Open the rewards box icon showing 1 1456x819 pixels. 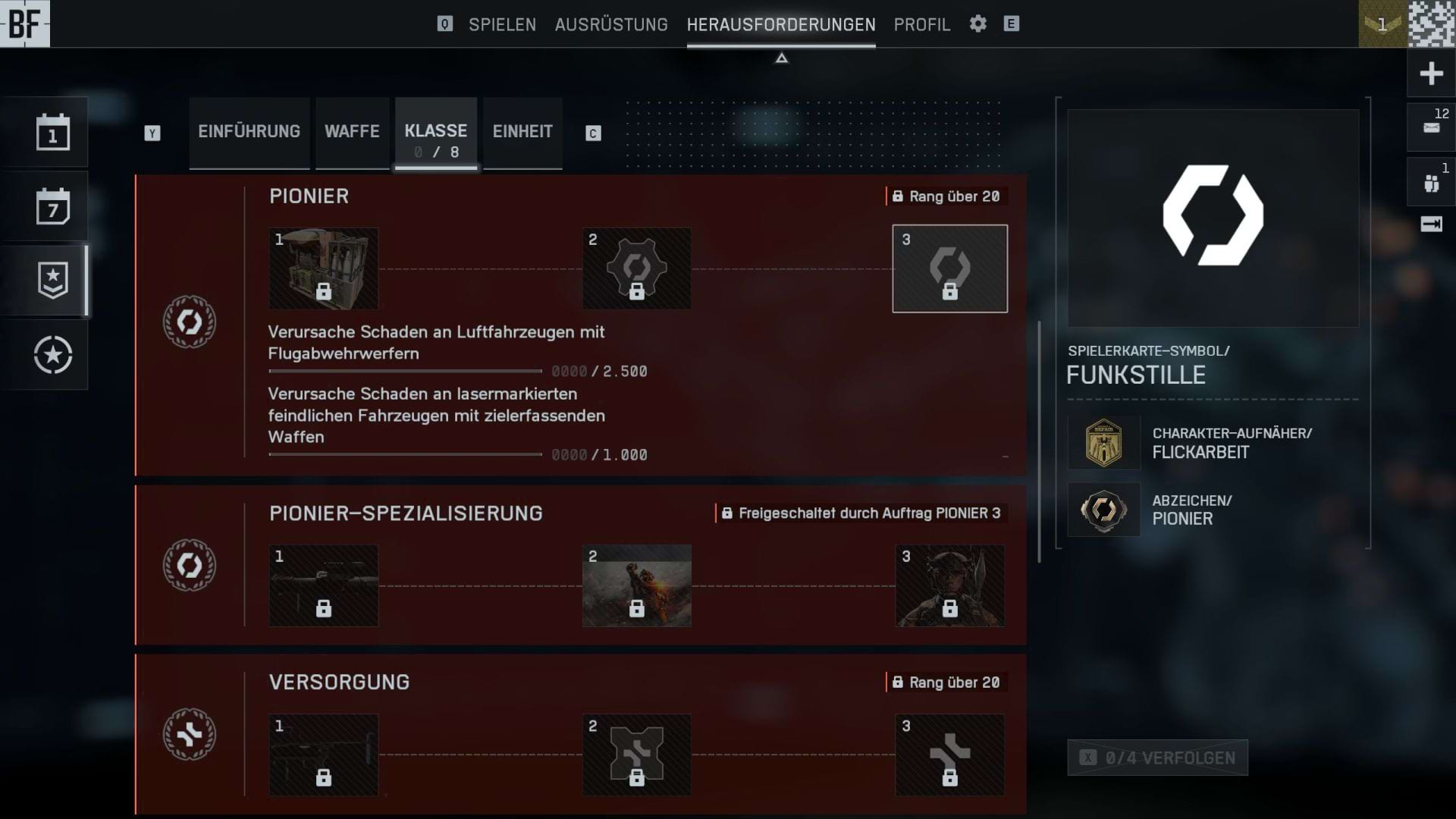tap(1429, 180)
